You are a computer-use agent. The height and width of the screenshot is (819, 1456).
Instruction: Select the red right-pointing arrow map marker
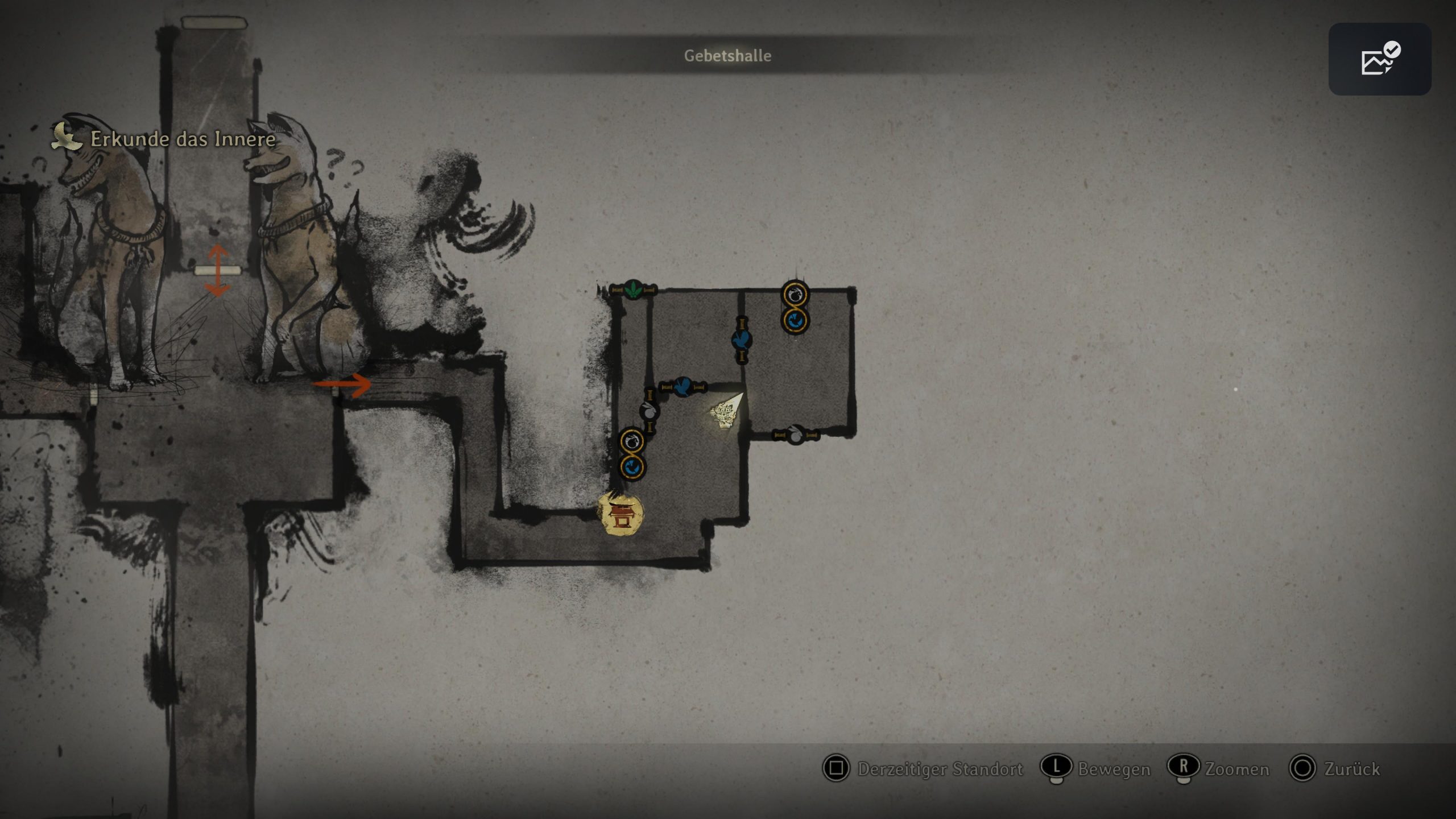pos(343,384)
